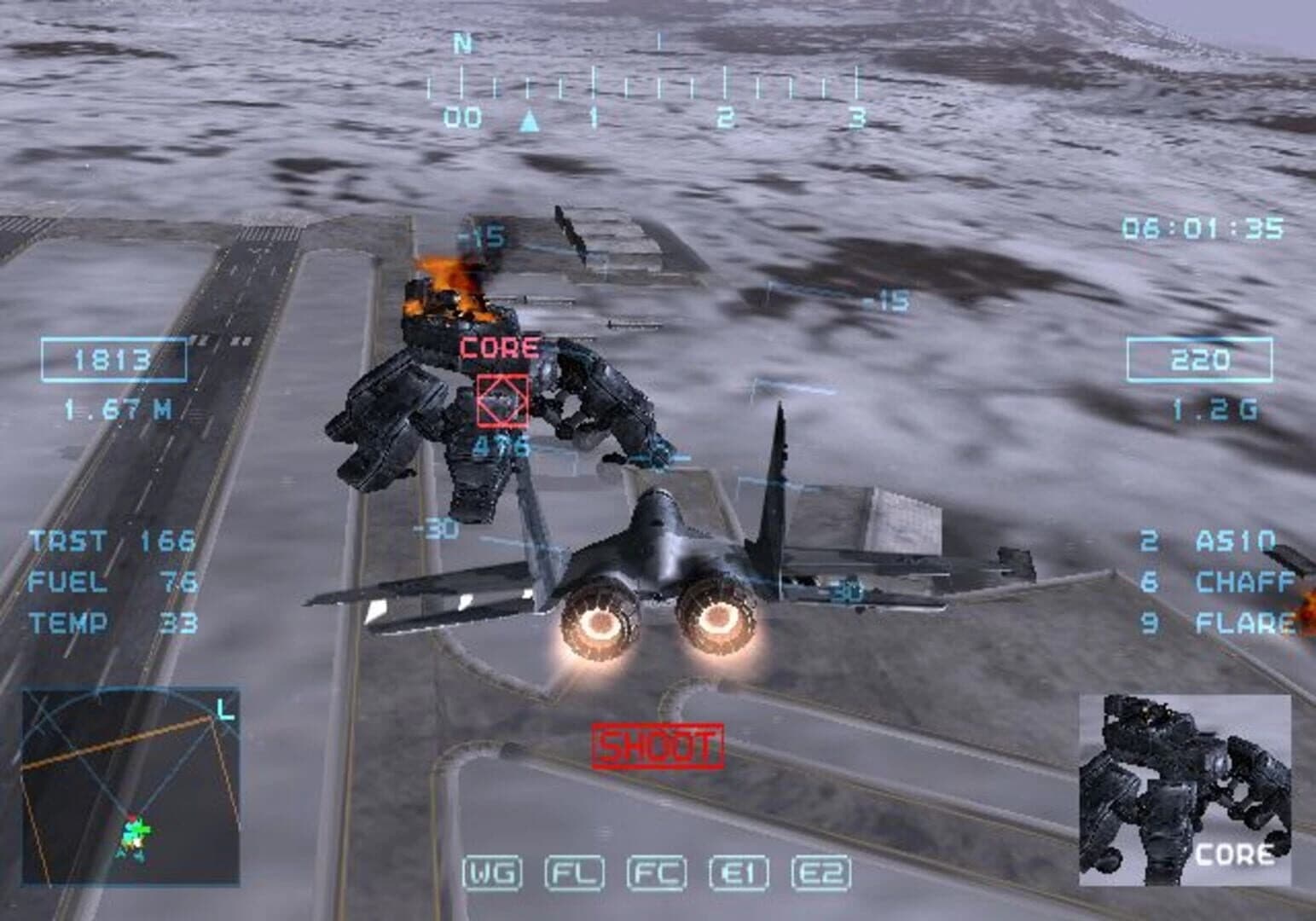Click the 416 distance label under CORE
The width and height of the screenshot is (1316, 921).
pos(501,444)
